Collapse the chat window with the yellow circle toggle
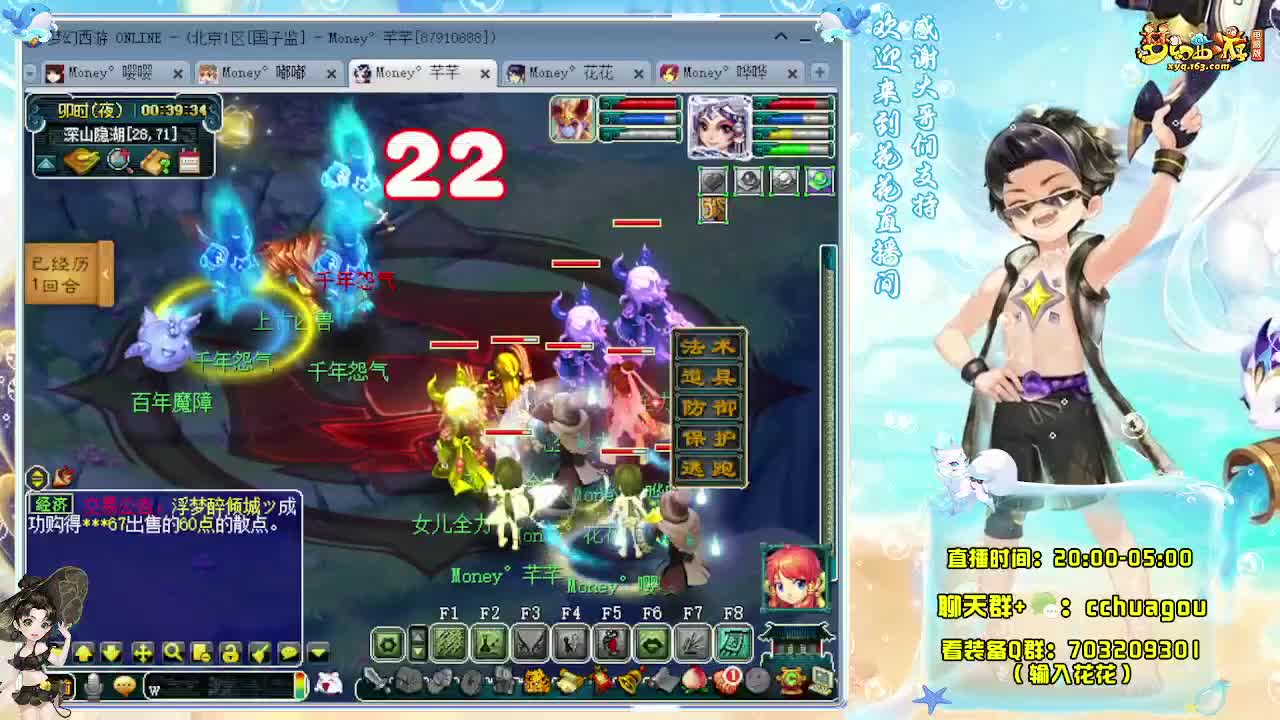 (38, 475)
